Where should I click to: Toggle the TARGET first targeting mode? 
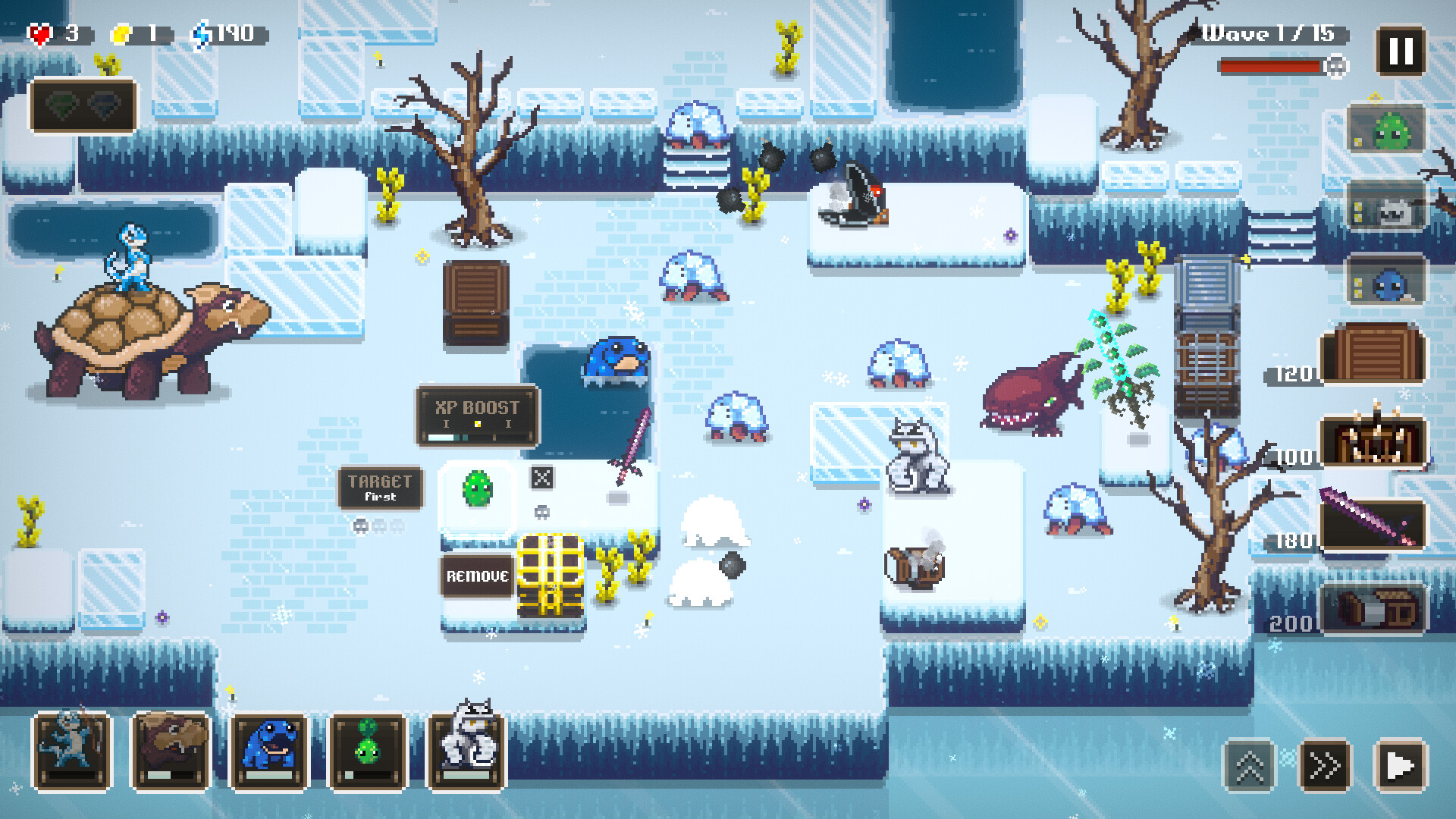coord(381,488)
